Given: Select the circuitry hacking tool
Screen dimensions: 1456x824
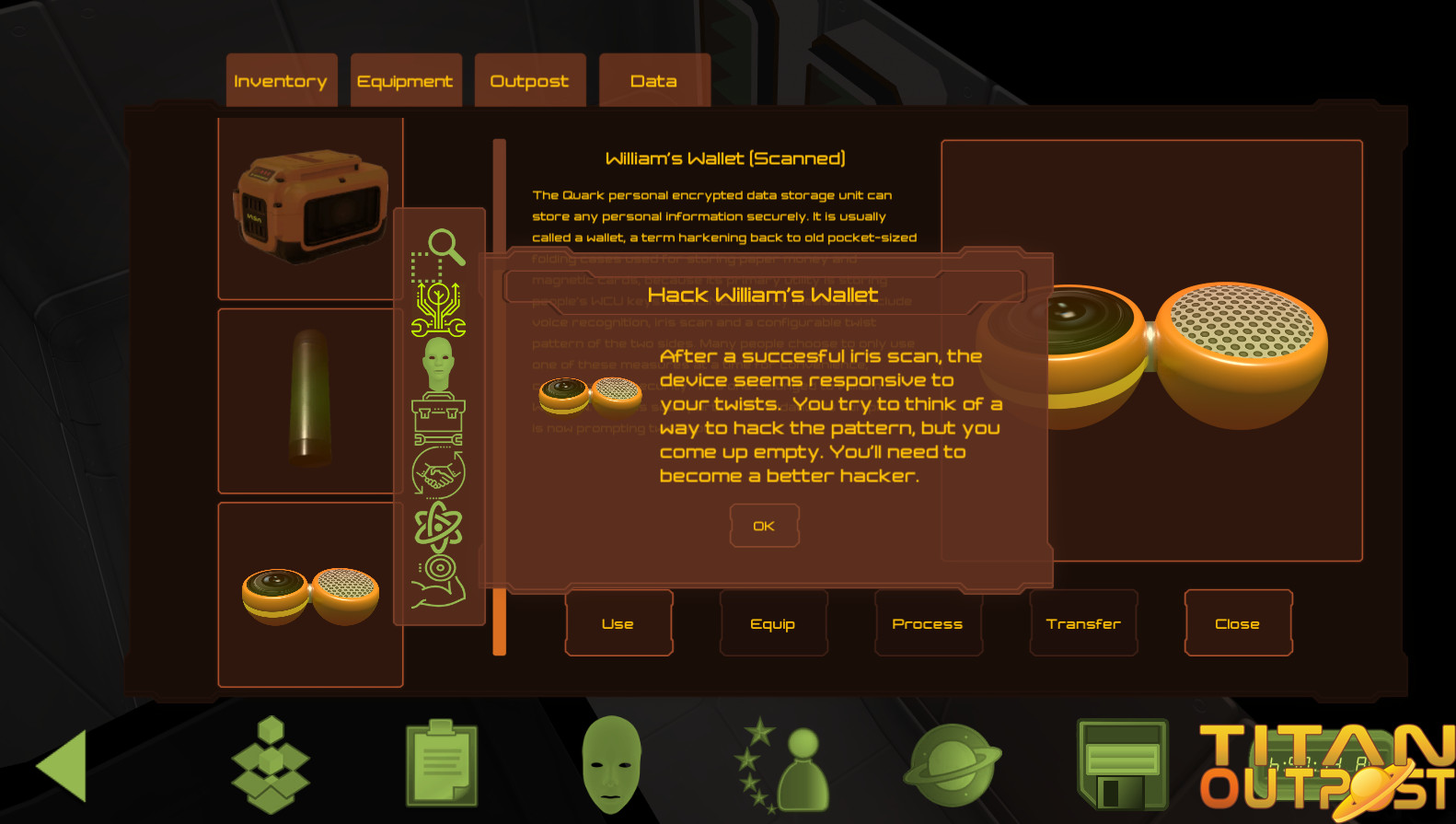Looking at the screenshot, I should pos(439,309).
